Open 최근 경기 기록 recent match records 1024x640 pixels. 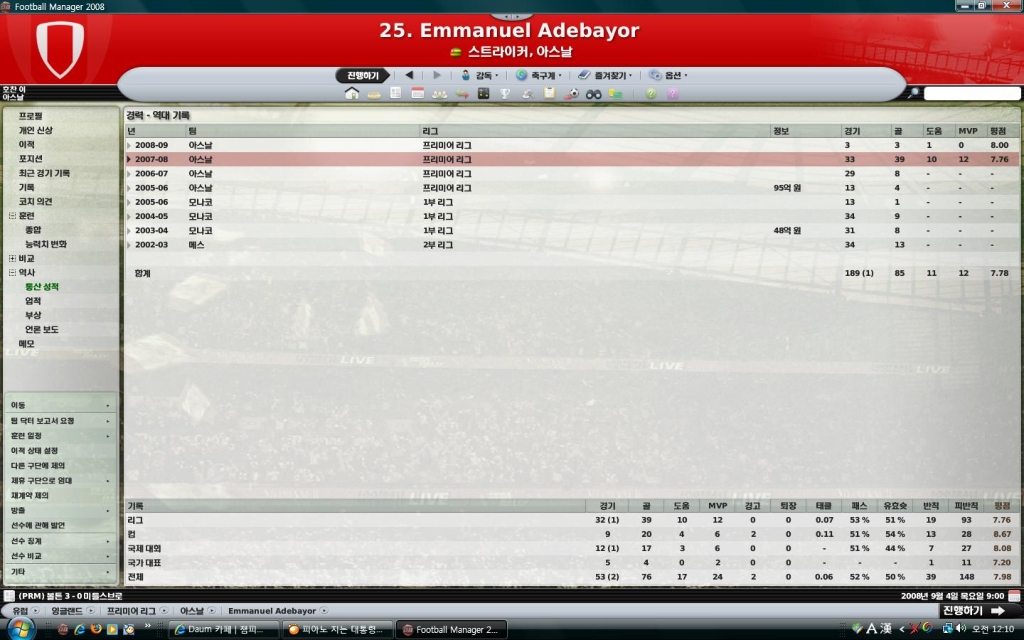pyautogui.click(x=44, y=173)
